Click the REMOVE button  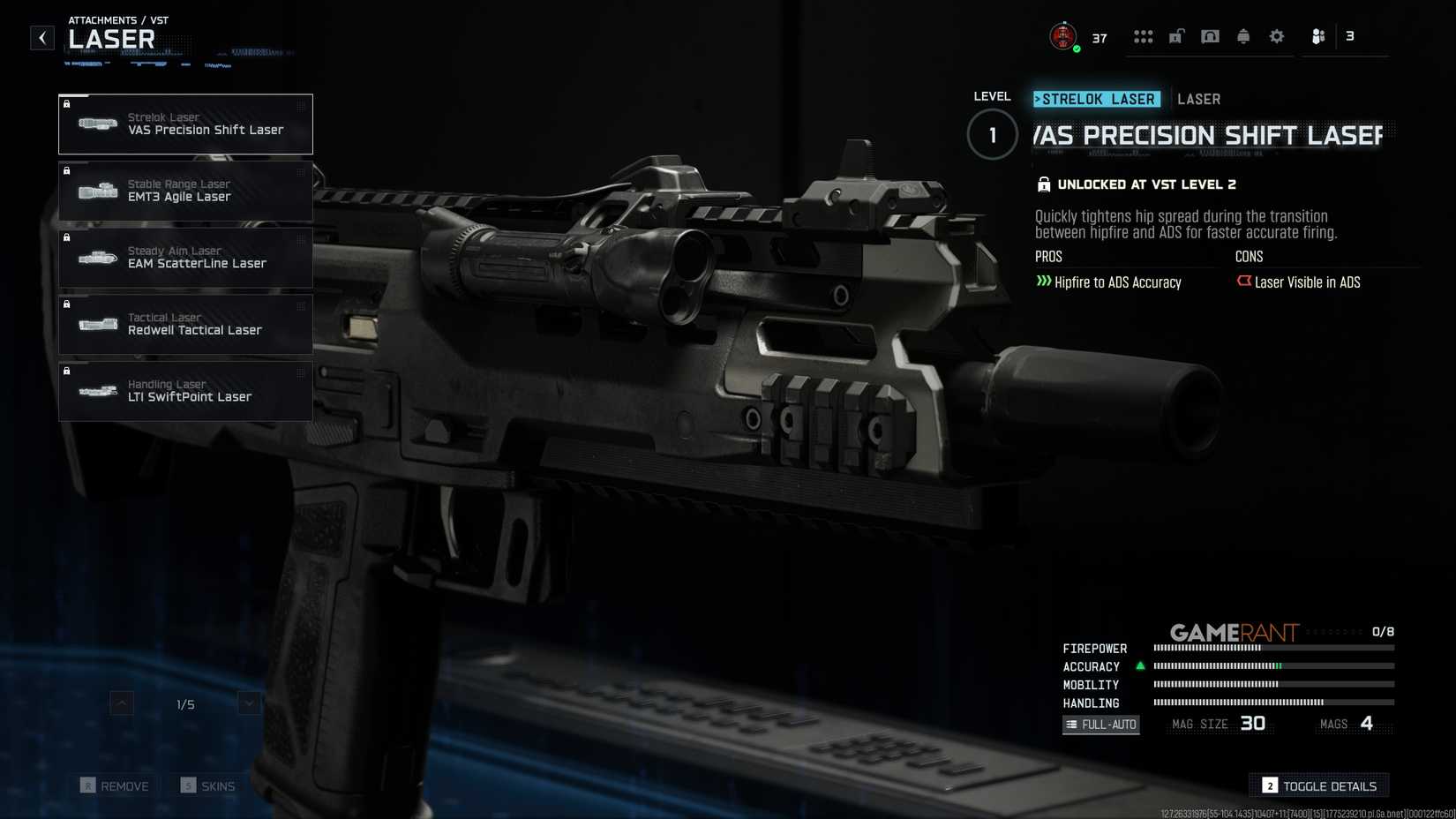(115, 785)
